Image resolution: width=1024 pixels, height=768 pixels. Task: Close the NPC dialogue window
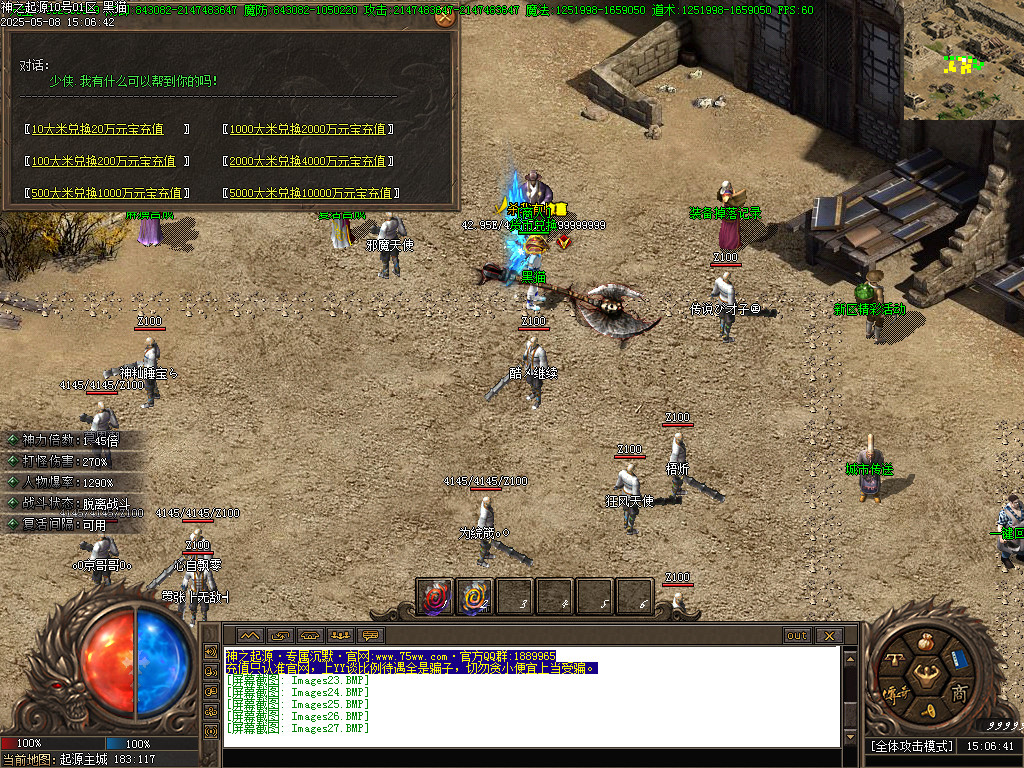pyautogui.click(x=445, y=16)
